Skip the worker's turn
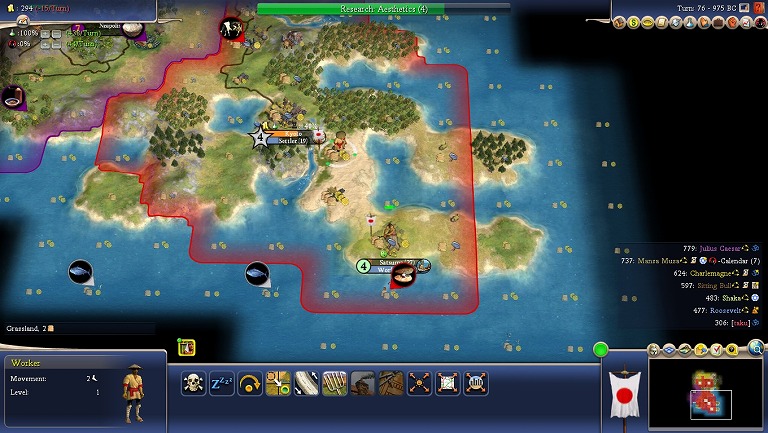The width and height of the screenshot is (768, 433). pyautogui.click(x=250, y=382)
